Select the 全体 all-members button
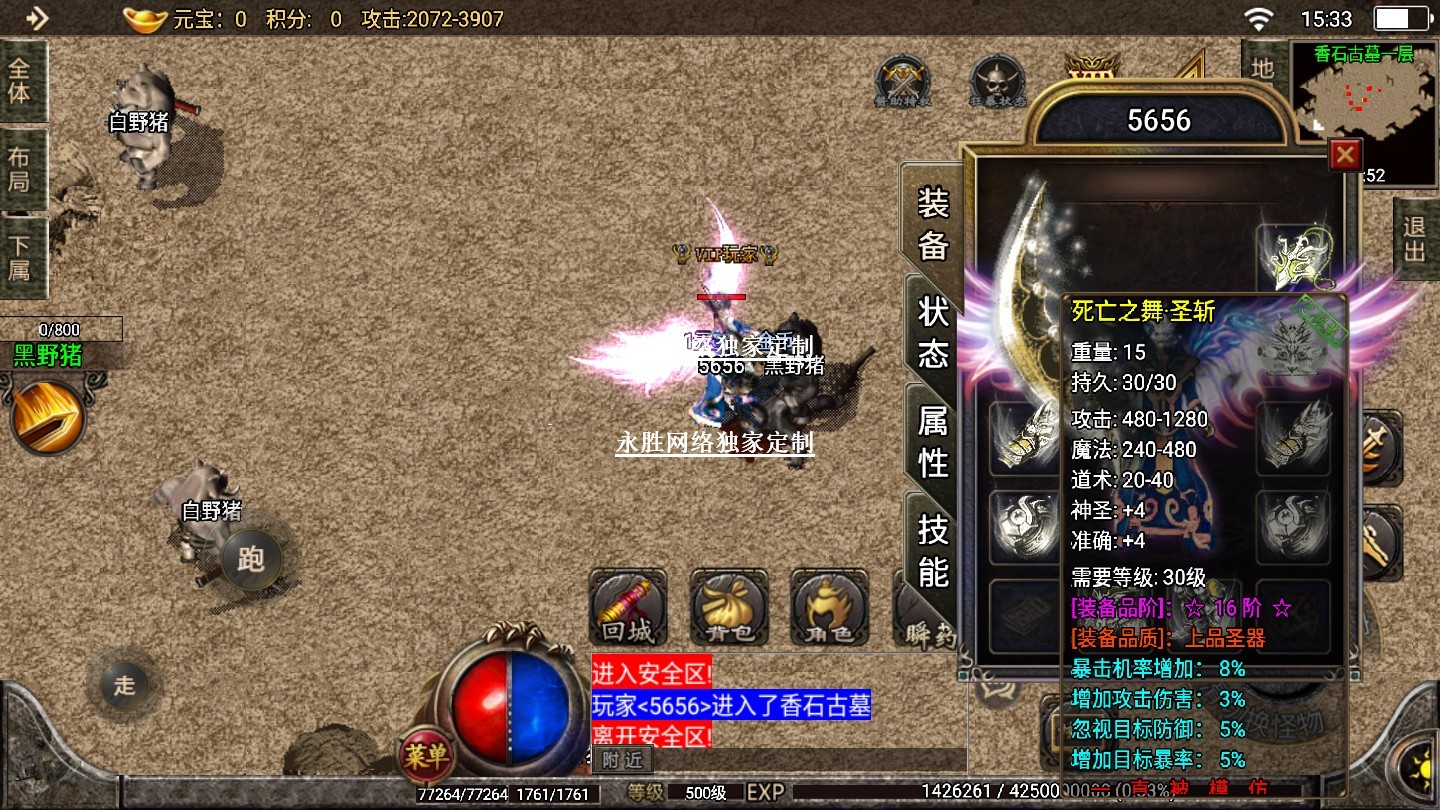Viewport: 1440px width, 810px height. click(x=20, y=81)
